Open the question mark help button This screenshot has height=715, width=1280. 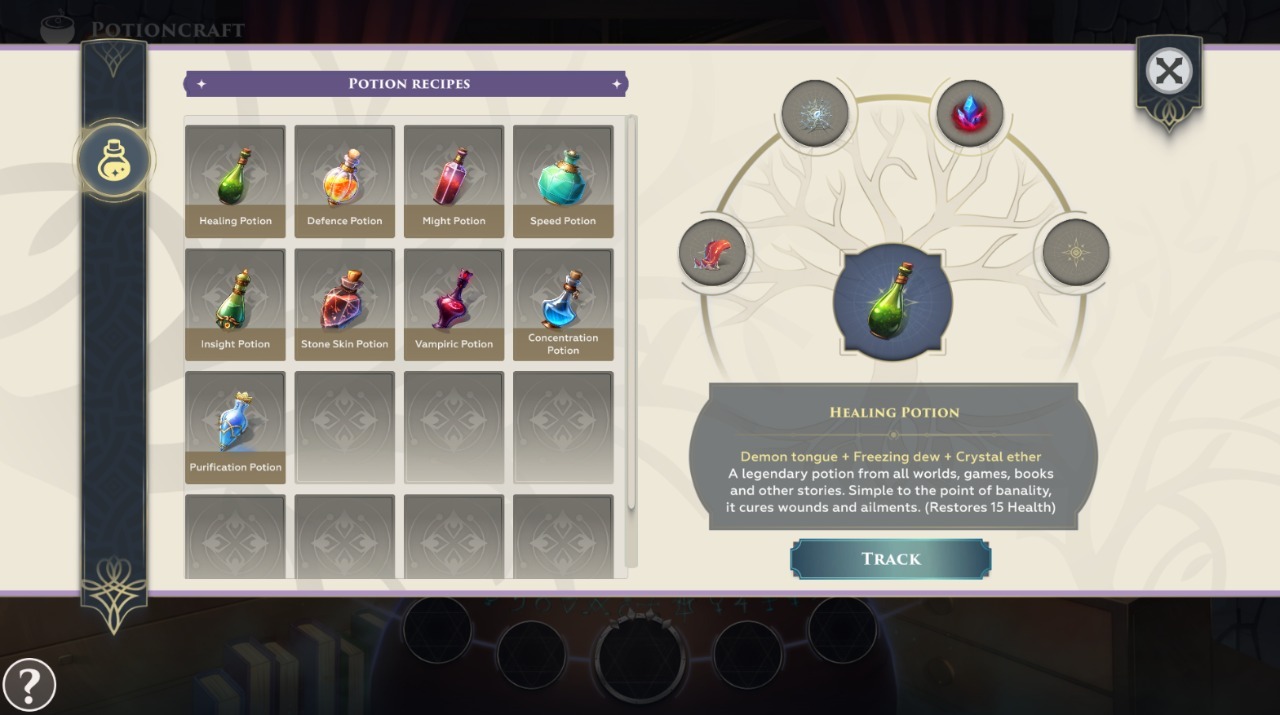point(29,685)
